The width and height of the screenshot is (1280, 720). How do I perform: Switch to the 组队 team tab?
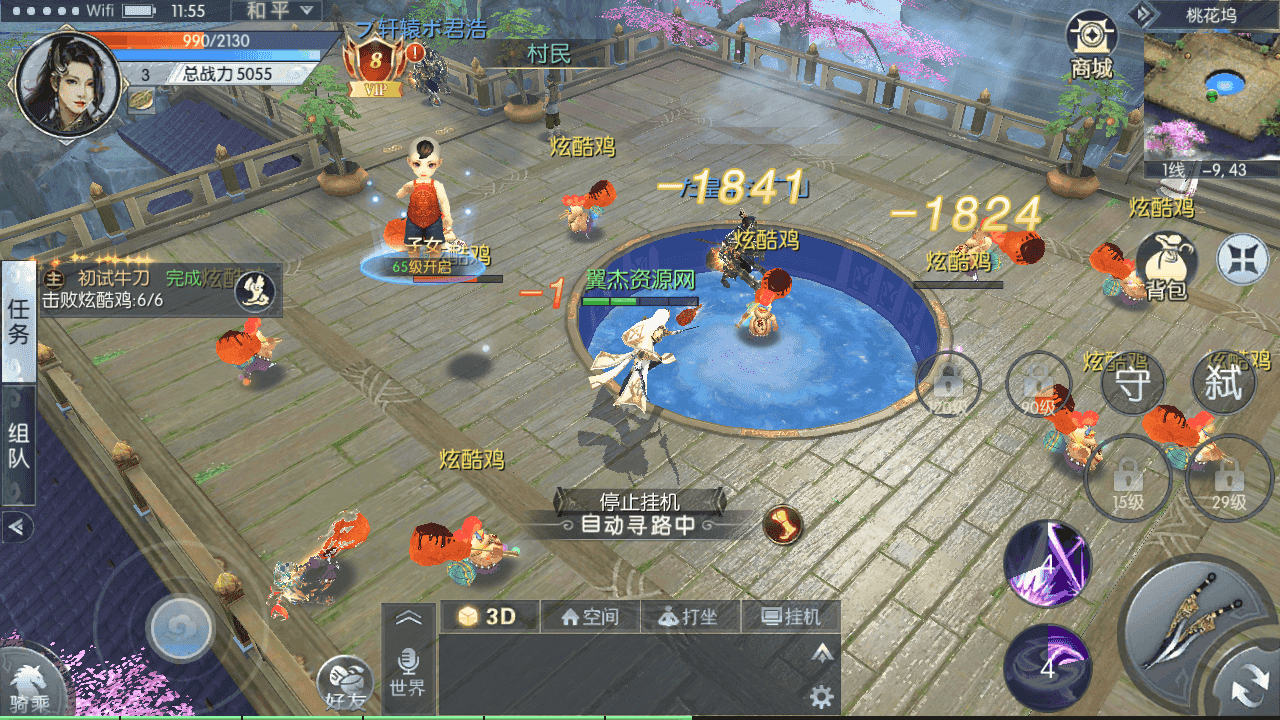click(x=19, y=446)
